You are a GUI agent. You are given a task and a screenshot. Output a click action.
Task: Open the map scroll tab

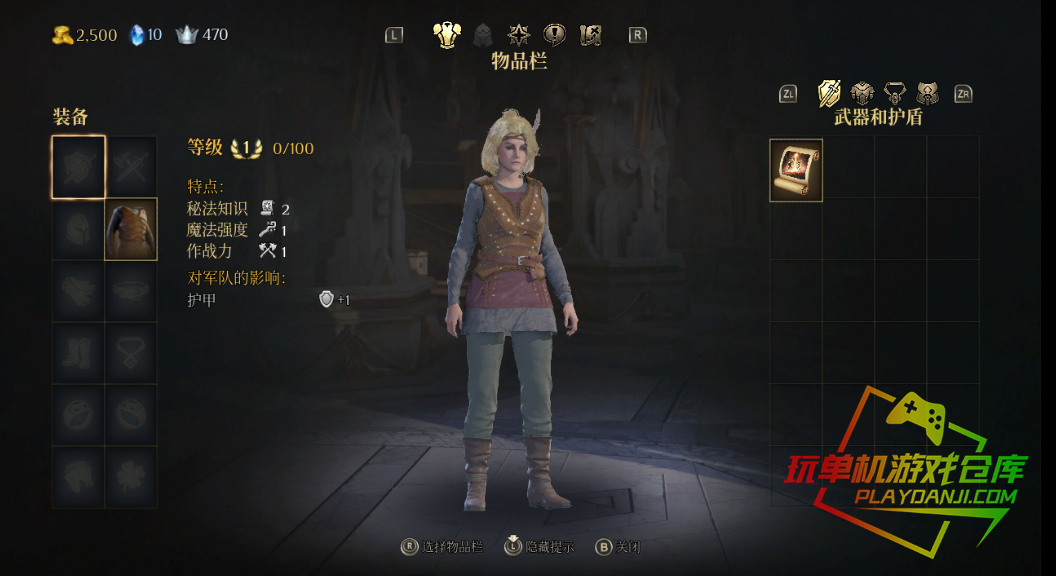[x=591, y=35]
